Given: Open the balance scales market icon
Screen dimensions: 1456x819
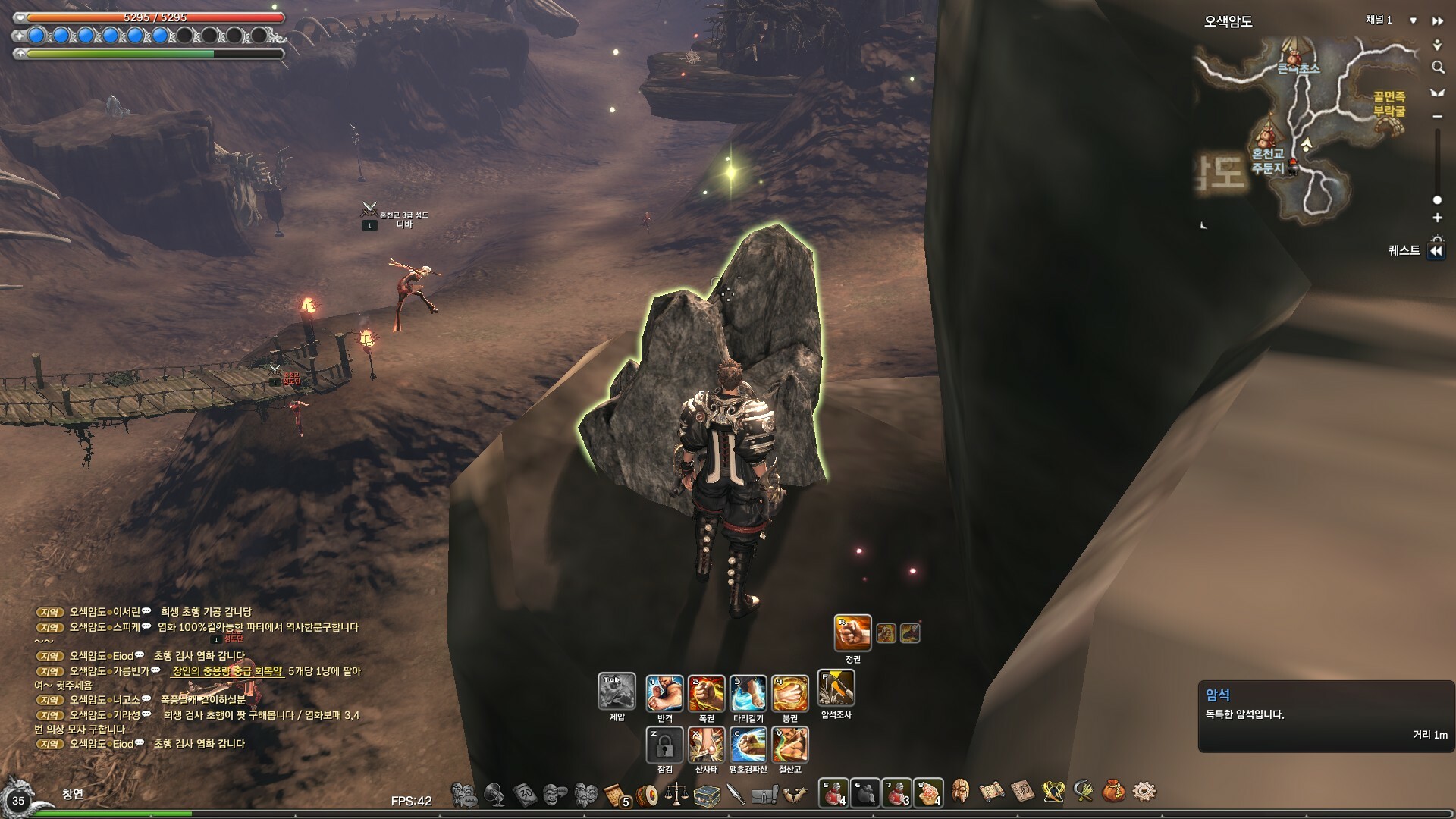Looking at the screenshot, I should 676,794.
